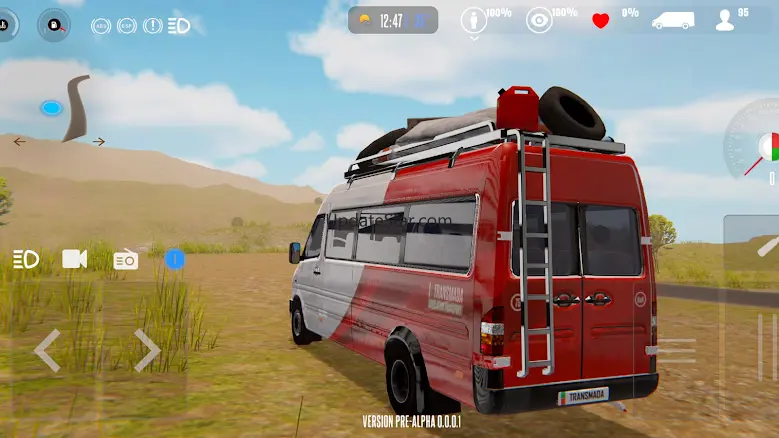
Task: Toggle the ABS indicator
Action: (101, 26)
